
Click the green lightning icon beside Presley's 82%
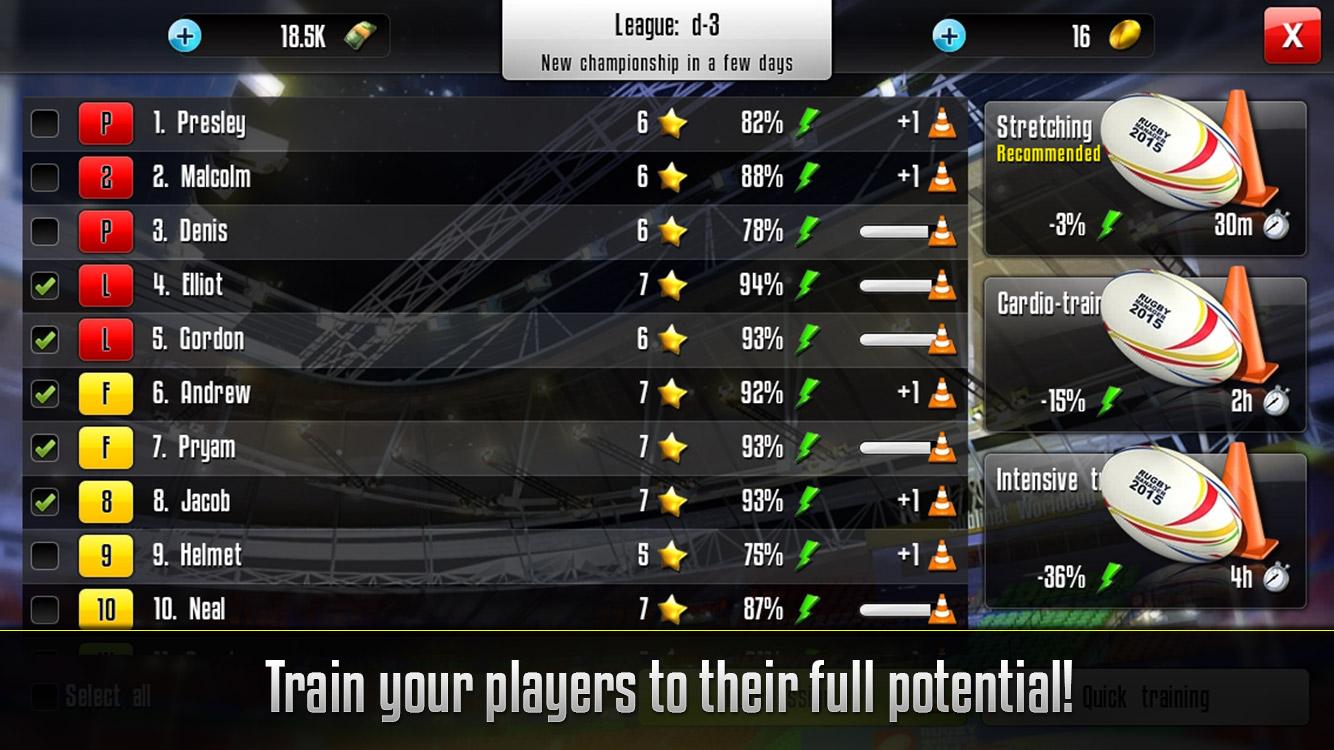pyautogui.click(x=807, y=123)
